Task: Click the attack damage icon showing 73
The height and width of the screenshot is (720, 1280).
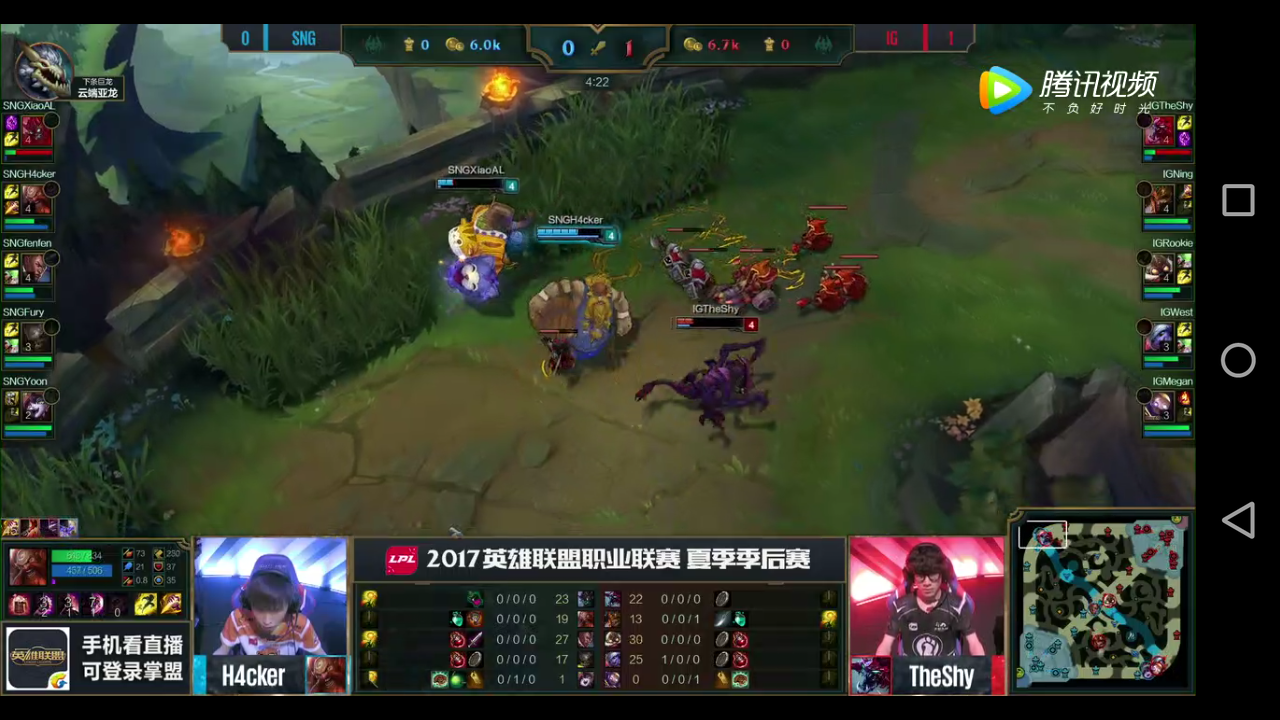Action: (128, 553)
